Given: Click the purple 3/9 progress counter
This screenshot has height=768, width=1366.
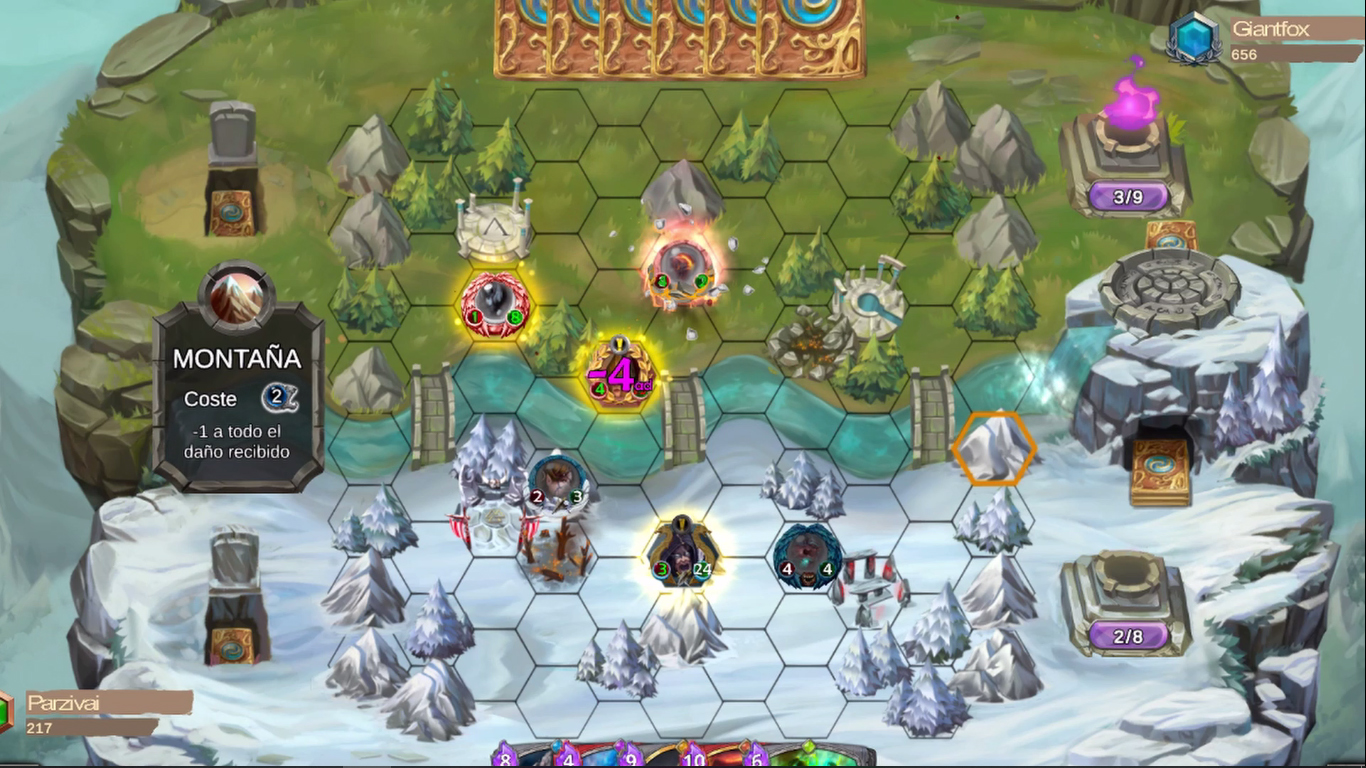Looking at the screenshot, I should (1128, 197).
